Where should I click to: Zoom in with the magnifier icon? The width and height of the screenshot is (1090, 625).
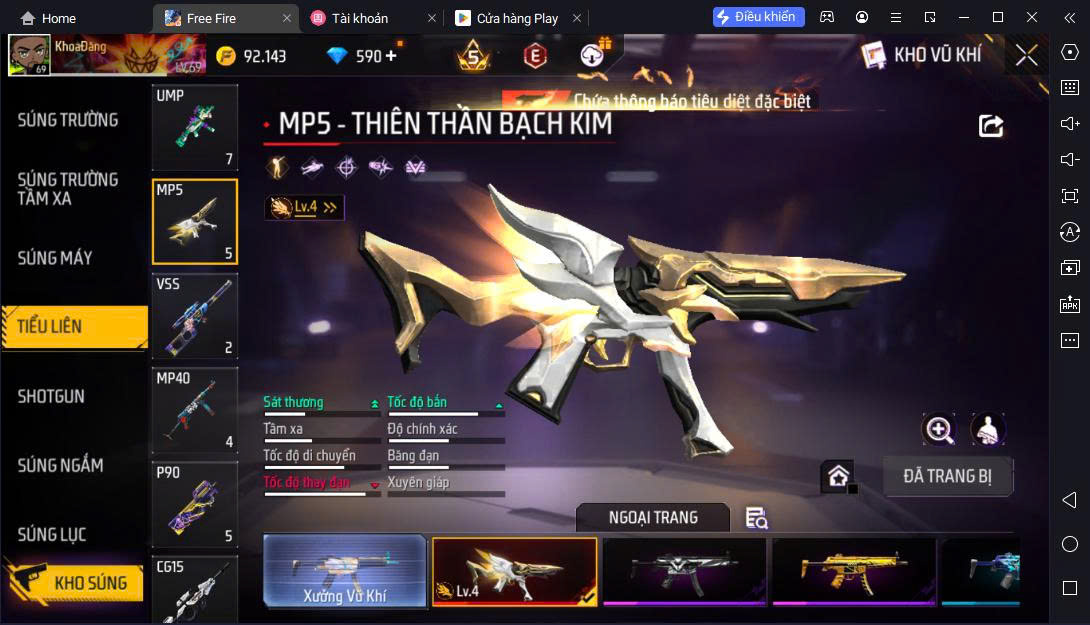[x=939, y=430]
